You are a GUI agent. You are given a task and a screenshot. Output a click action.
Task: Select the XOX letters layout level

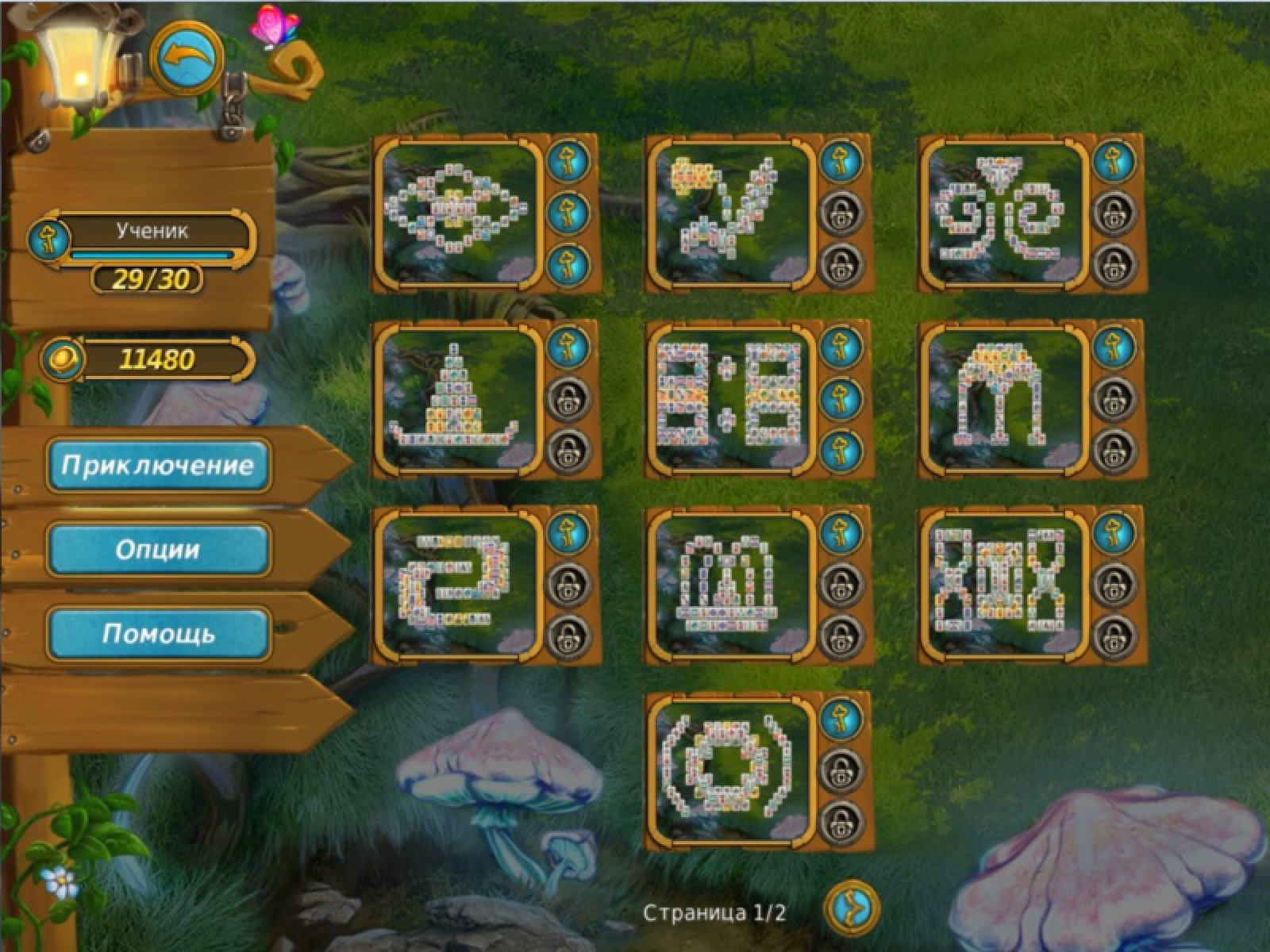(1005, 584)
